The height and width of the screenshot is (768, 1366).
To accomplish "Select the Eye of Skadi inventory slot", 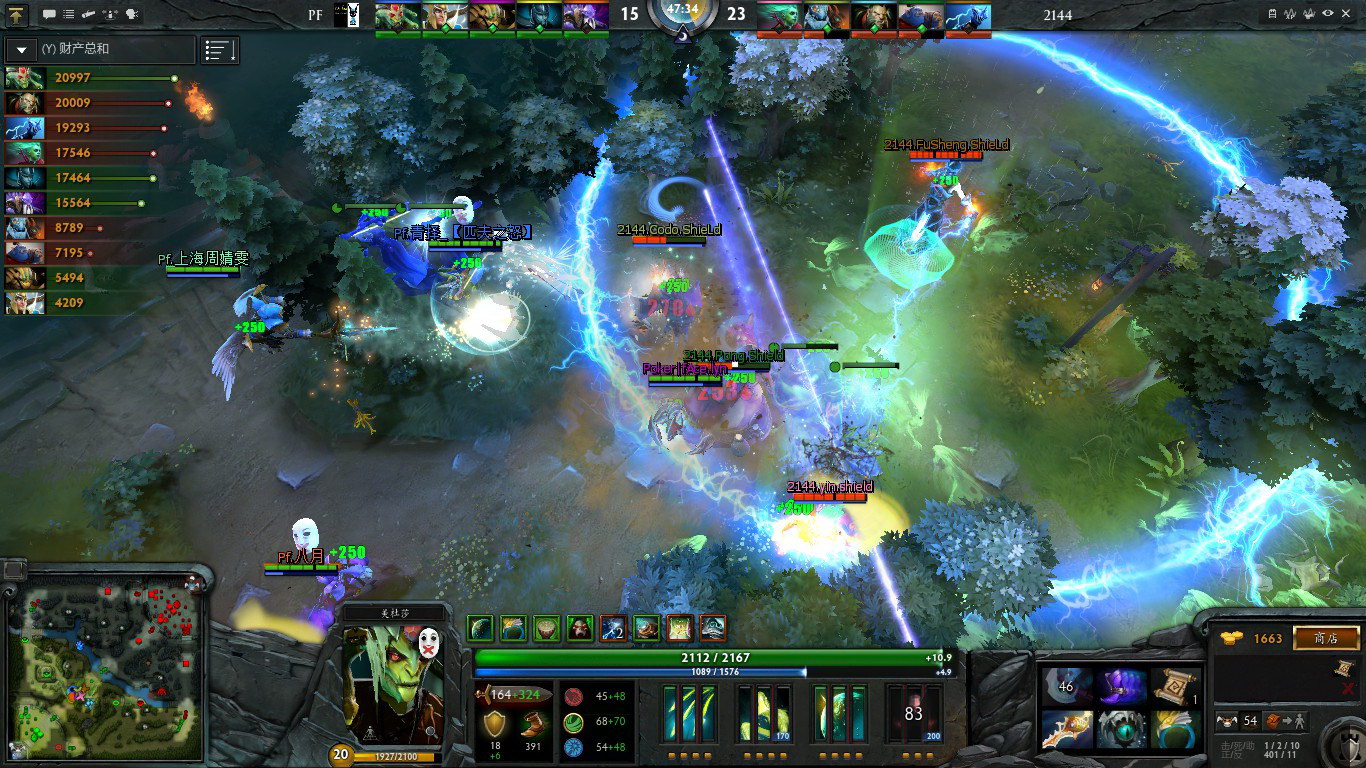I will coord(1122,729).
